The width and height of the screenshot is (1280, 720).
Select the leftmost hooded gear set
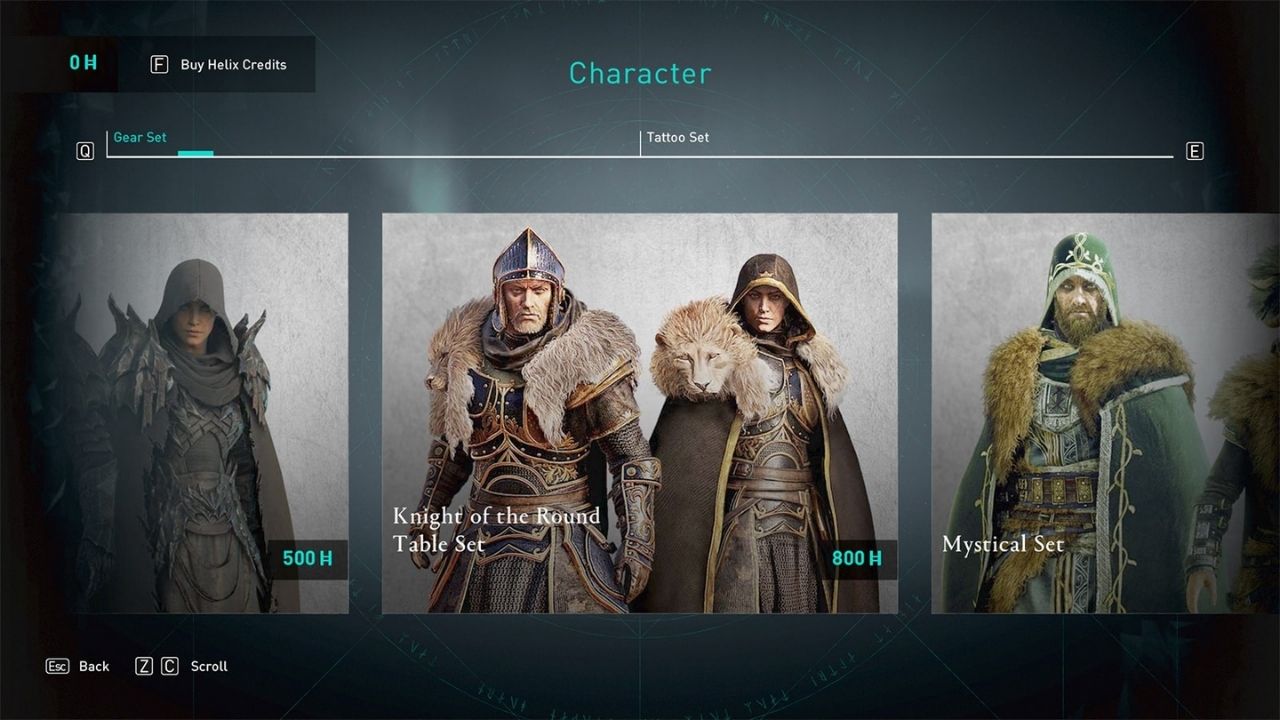pos(200,410)
